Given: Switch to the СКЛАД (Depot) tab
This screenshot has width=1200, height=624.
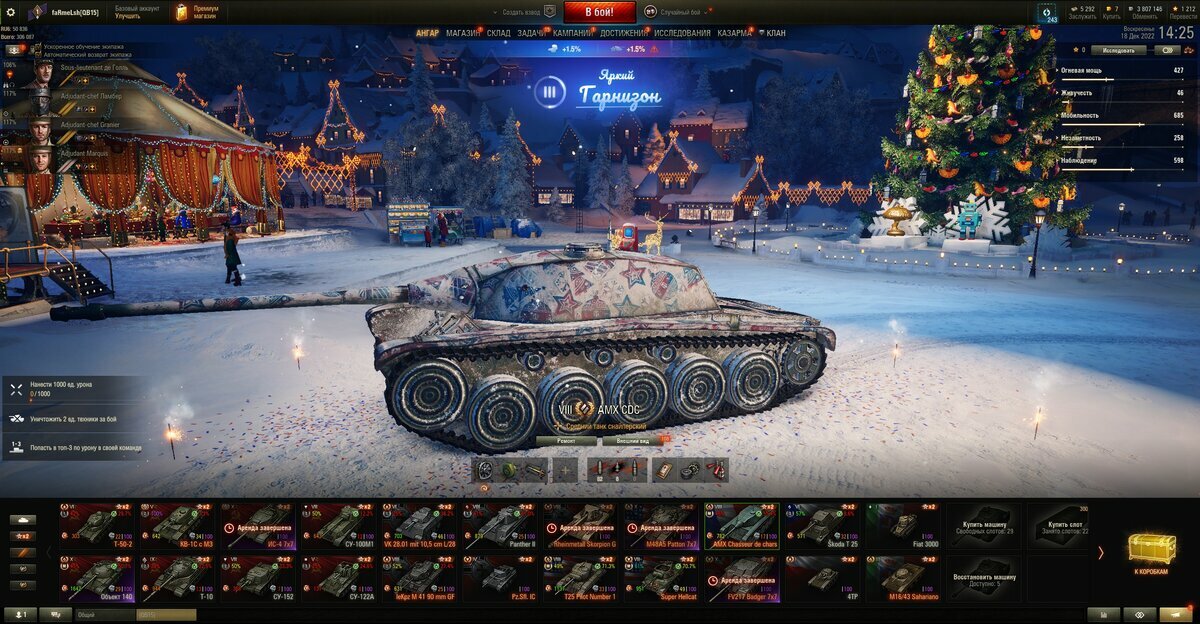Looking at the screenshot, I should point(498,33).
